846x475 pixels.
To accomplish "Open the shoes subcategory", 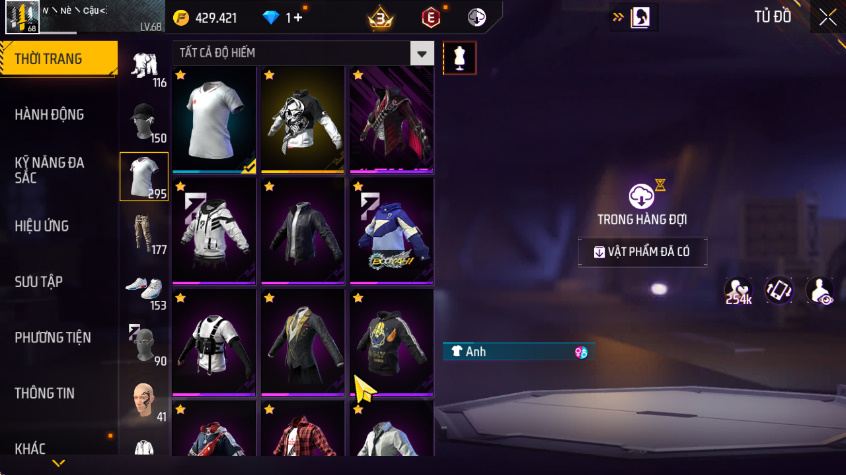I will tap(144, 290).
